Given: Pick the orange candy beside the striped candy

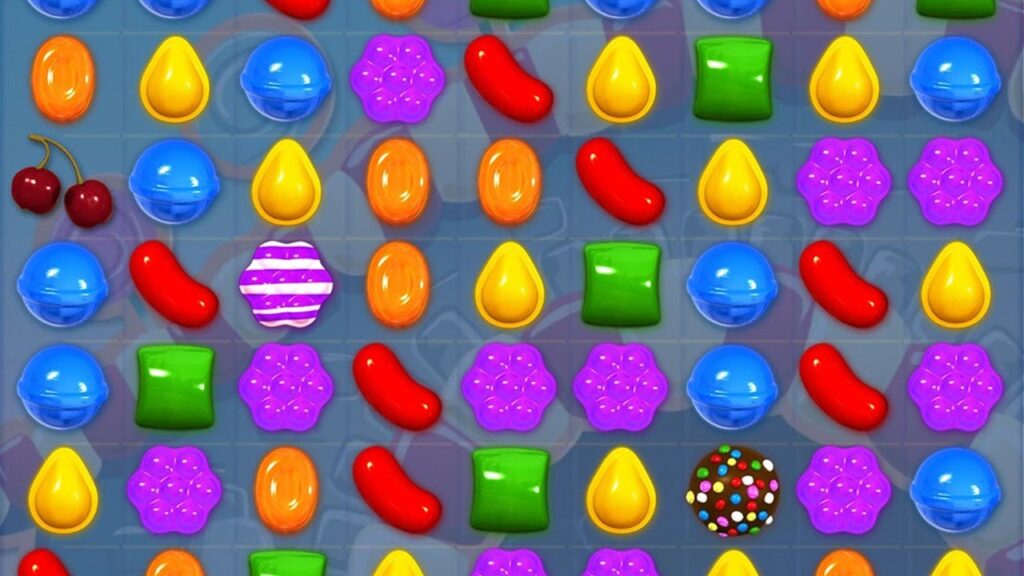Looking at the screenshot, I should click(x=398, y=284).
